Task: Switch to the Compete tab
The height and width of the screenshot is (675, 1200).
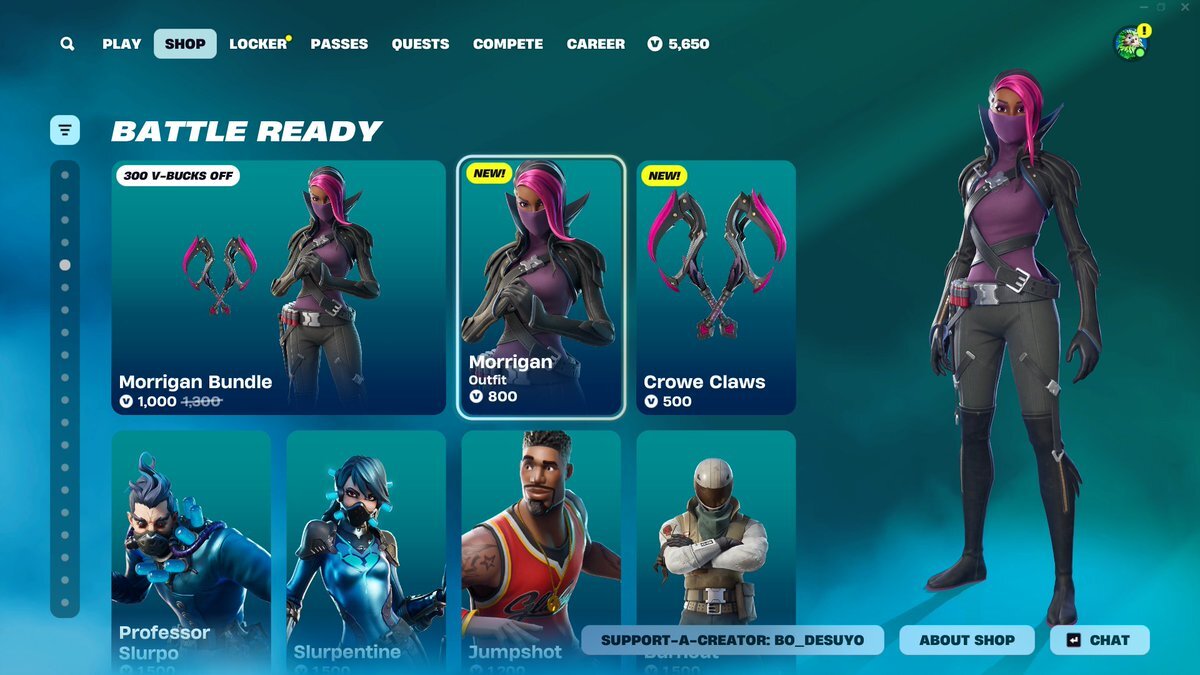Action: coord(508,44)
